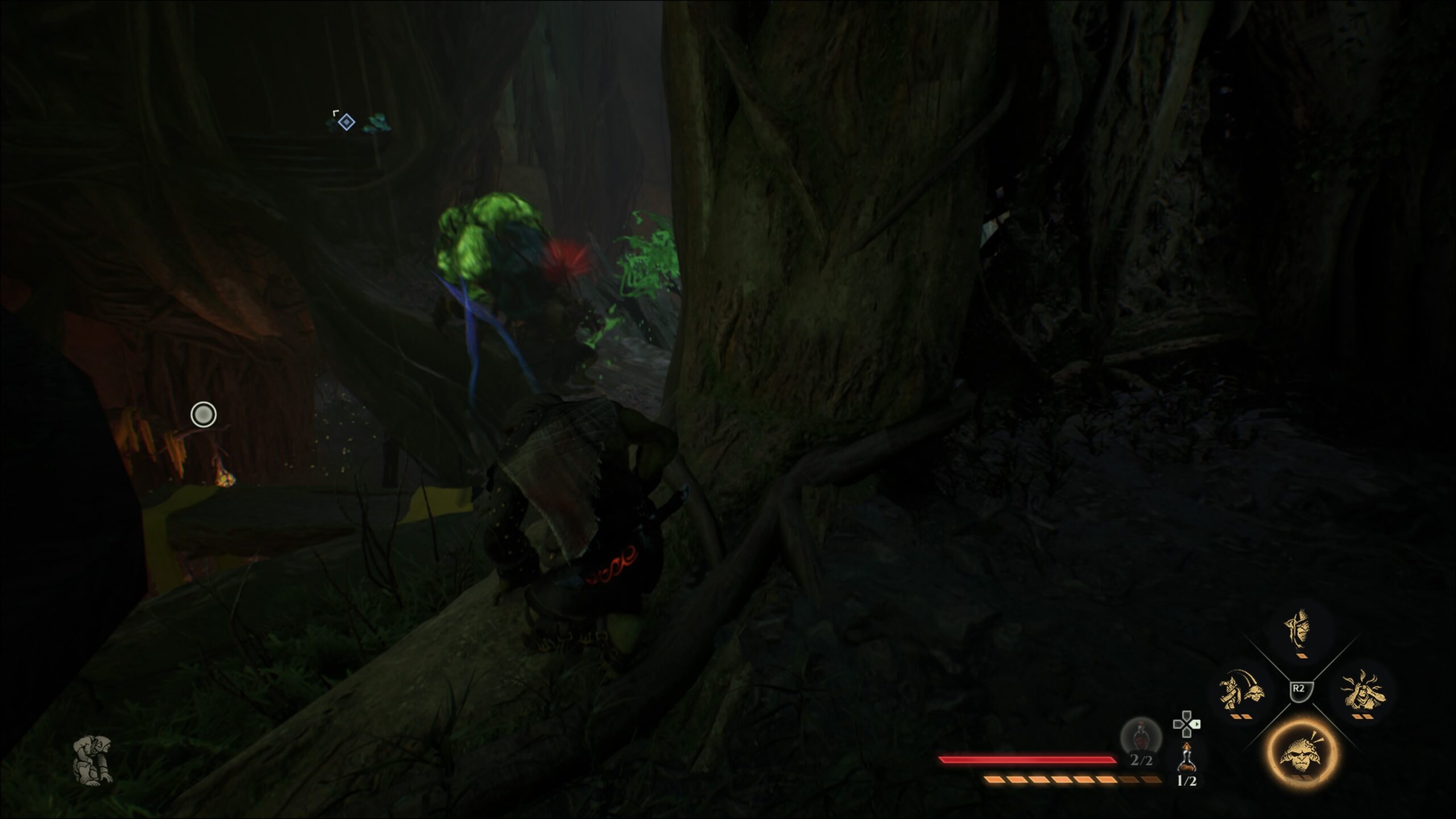This screenshot has height=819, width=1456.
Task: Use the red health potion slot
Action: click(1140, 738)
